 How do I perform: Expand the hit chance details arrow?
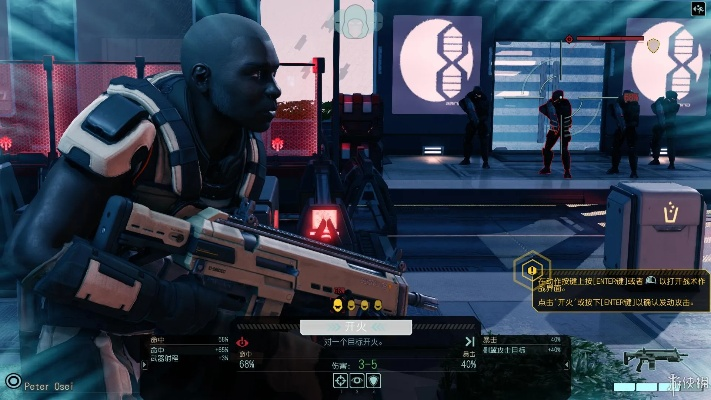(x=243, y=341)
